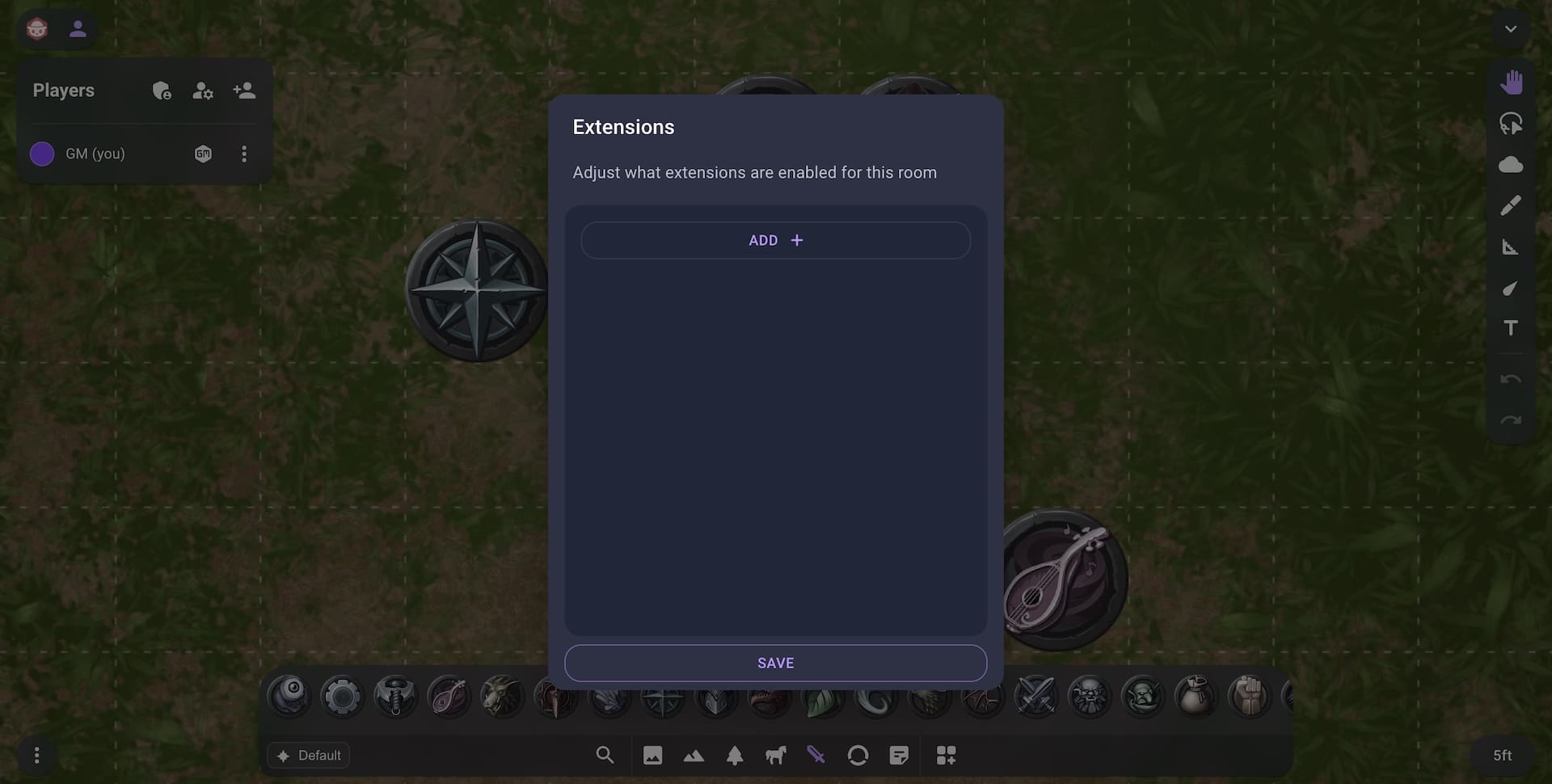Open the Fog tool
The height and width of the screenshot is (784, 1552).
[1512, 164]
